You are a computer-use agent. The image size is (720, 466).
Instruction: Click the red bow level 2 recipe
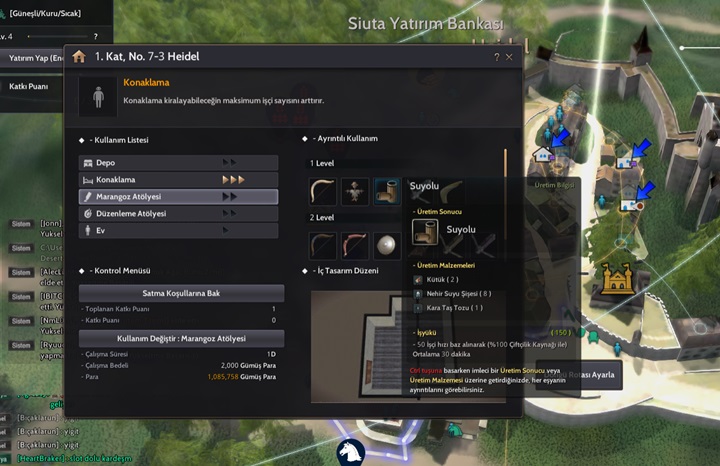[x=355, y=245]
